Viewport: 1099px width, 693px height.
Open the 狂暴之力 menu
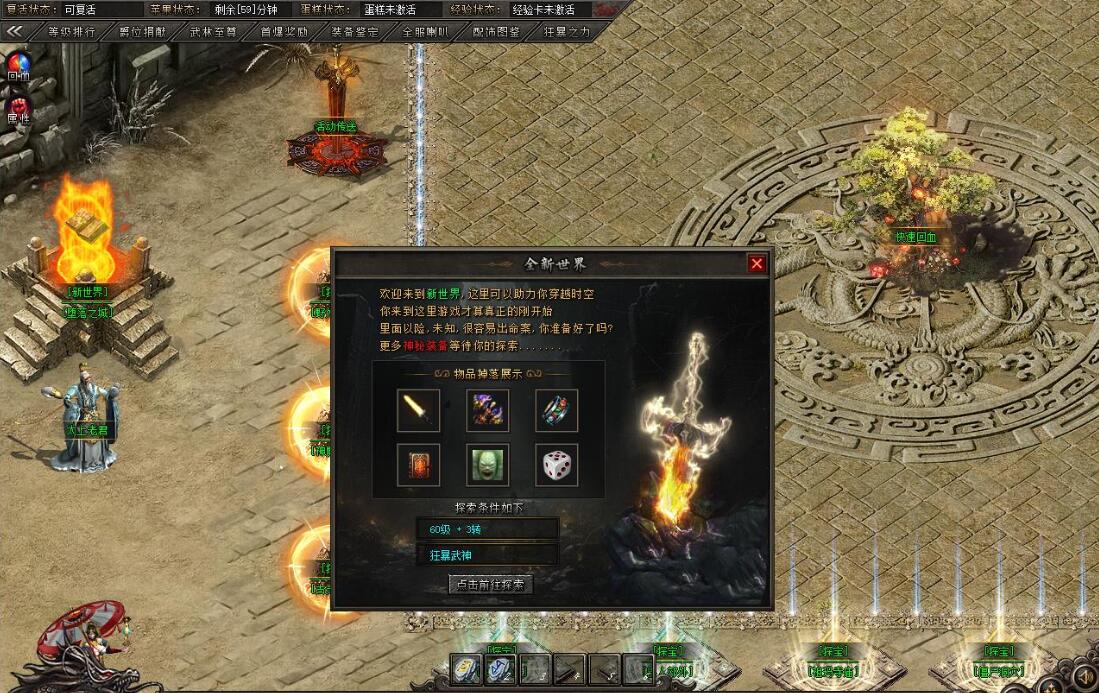(x=567, y=31)
